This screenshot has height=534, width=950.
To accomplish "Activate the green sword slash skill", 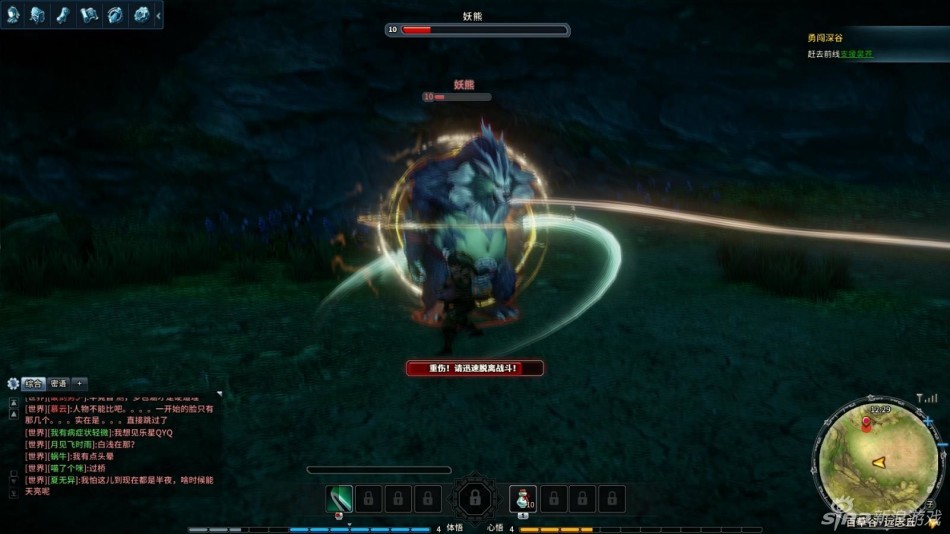I will click(x=340, y=498).
